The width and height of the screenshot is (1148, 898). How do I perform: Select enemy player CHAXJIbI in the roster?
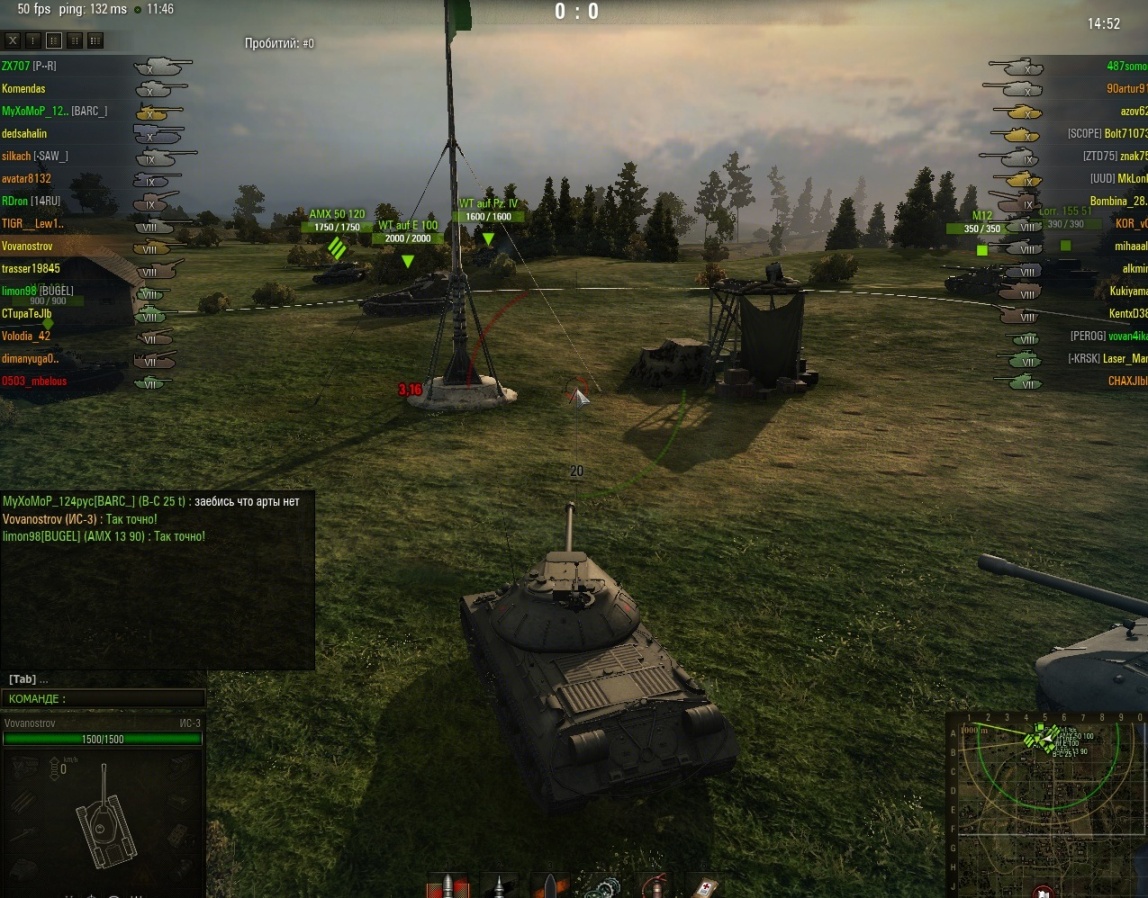tap(1127, 381)
